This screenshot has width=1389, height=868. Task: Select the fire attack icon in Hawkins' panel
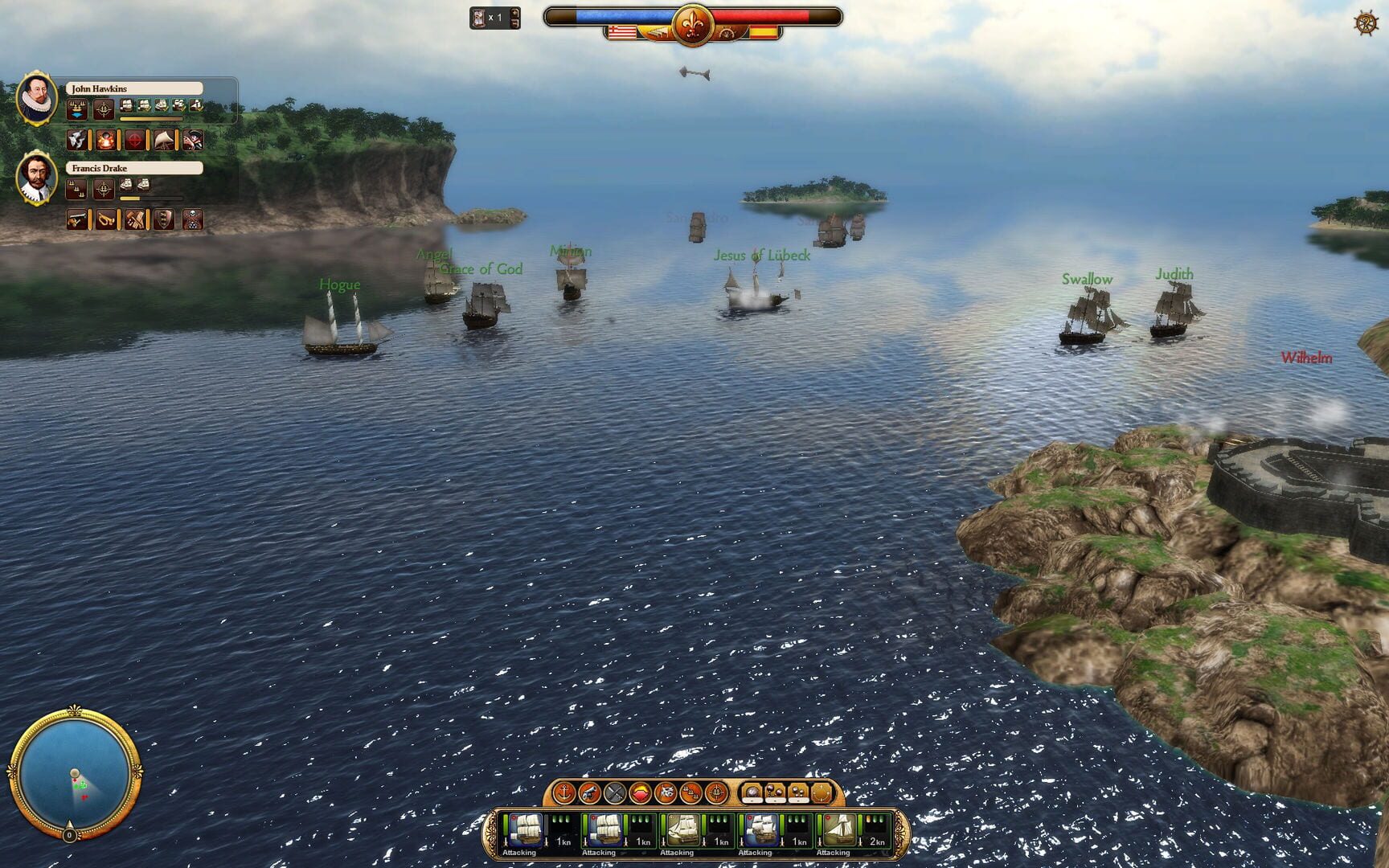tap(105, 140)
